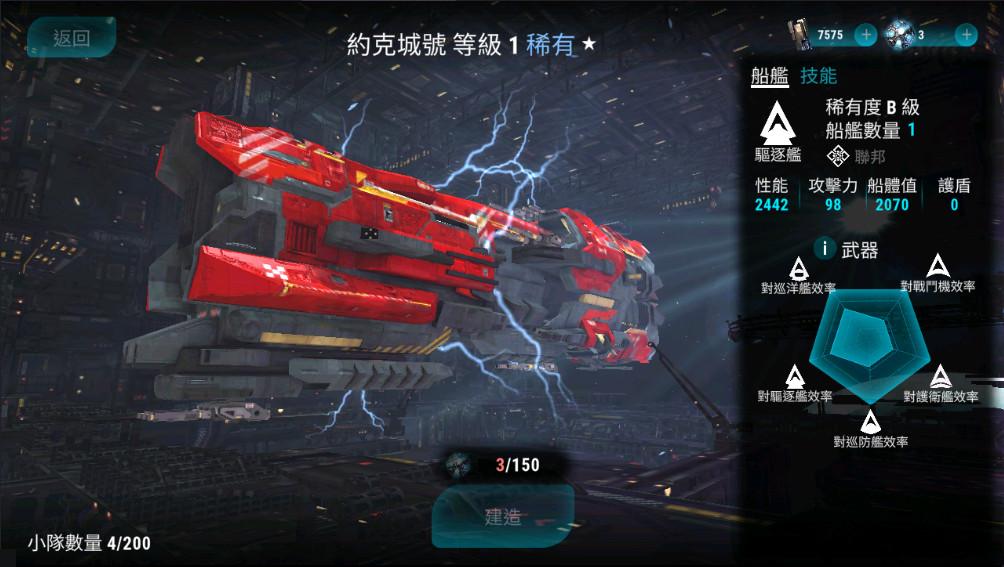Switch to the 技能 tab

[x=819, y=76]
